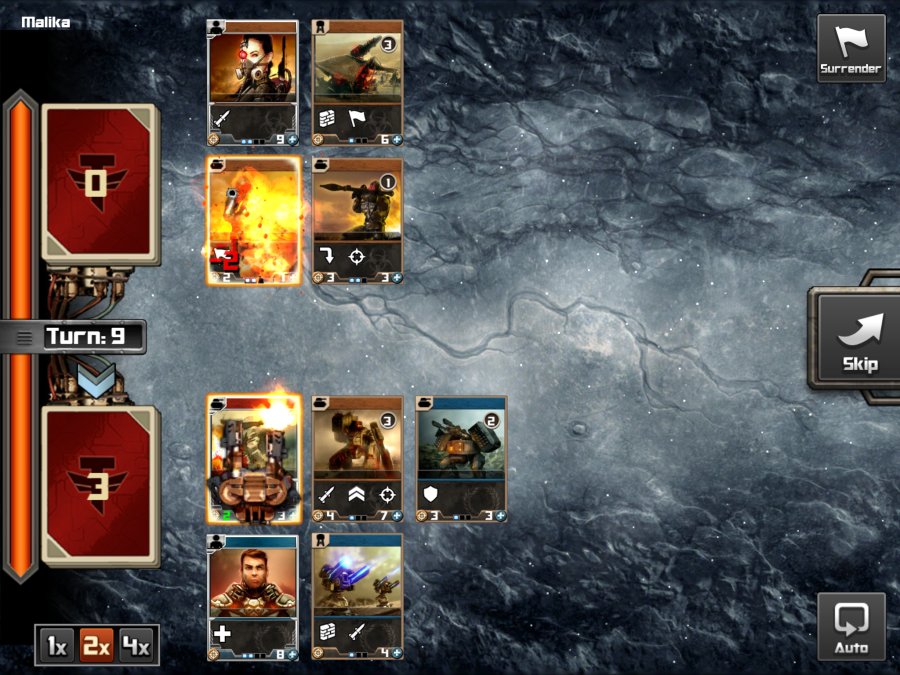
Task: Tap the enemy deck showing 0
Action: 100,183
